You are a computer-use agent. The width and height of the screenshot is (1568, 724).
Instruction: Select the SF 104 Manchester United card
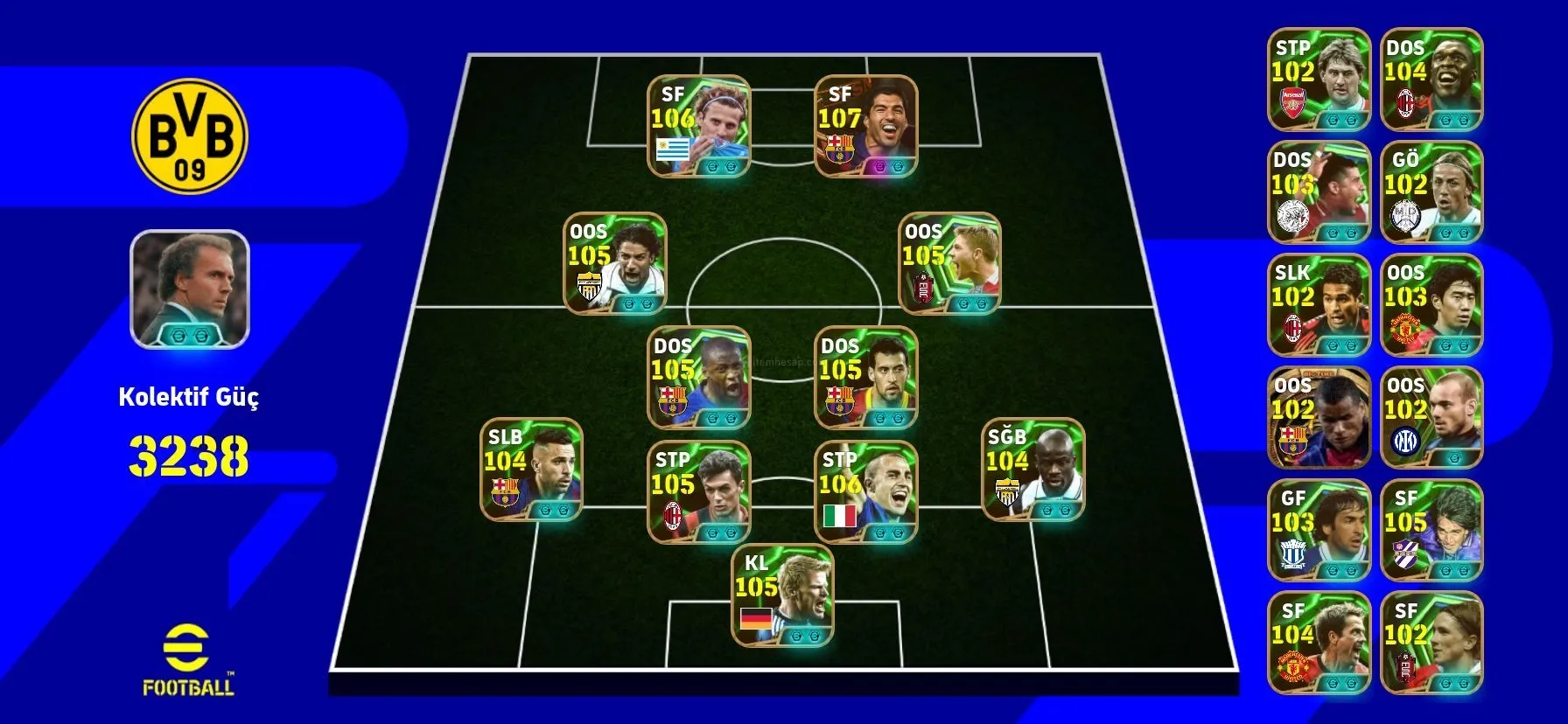[x=1319, y=644]
